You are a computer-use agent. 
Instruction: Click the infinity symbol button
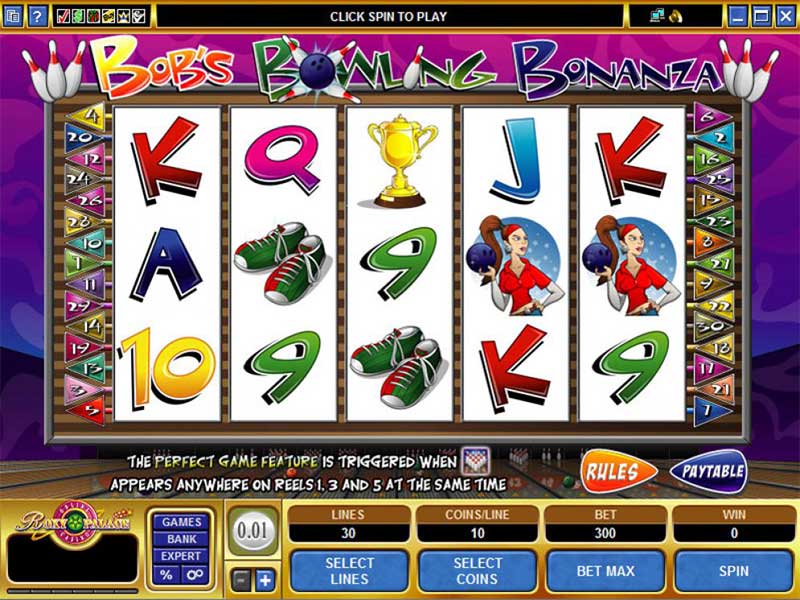pos(195,575)
